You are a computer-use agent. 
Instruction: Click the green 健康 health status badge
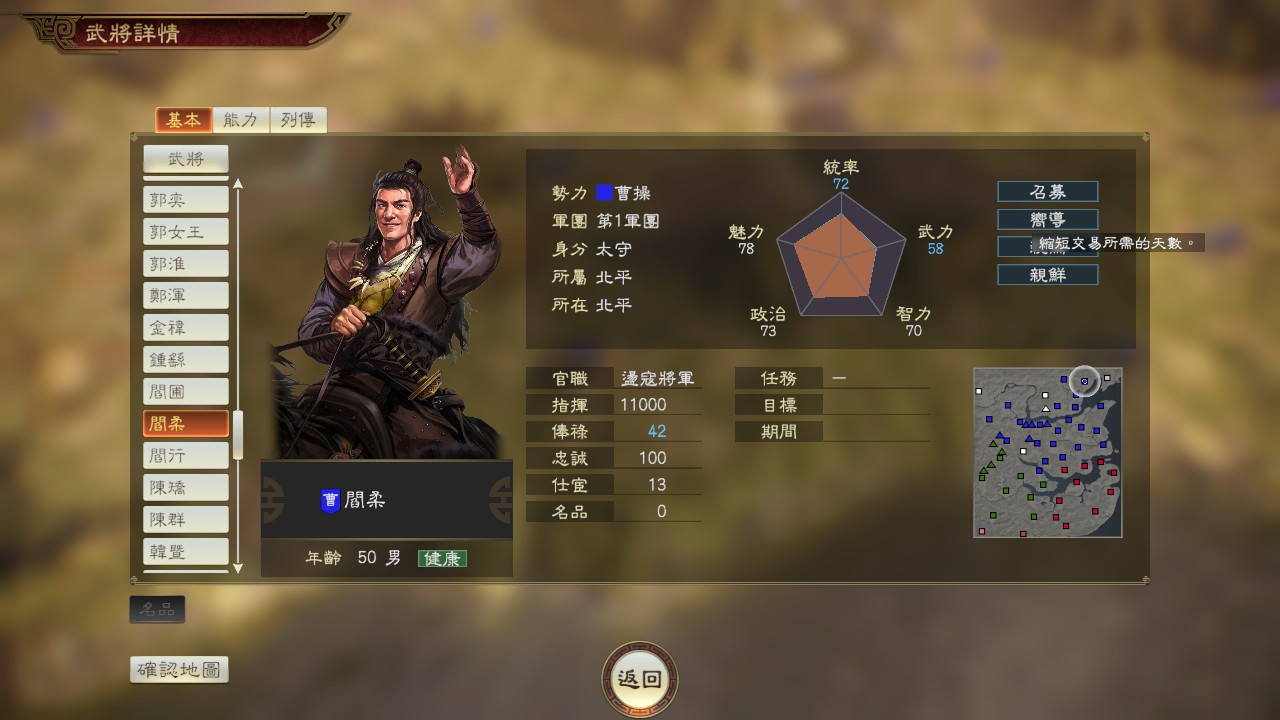click(444, 558)
